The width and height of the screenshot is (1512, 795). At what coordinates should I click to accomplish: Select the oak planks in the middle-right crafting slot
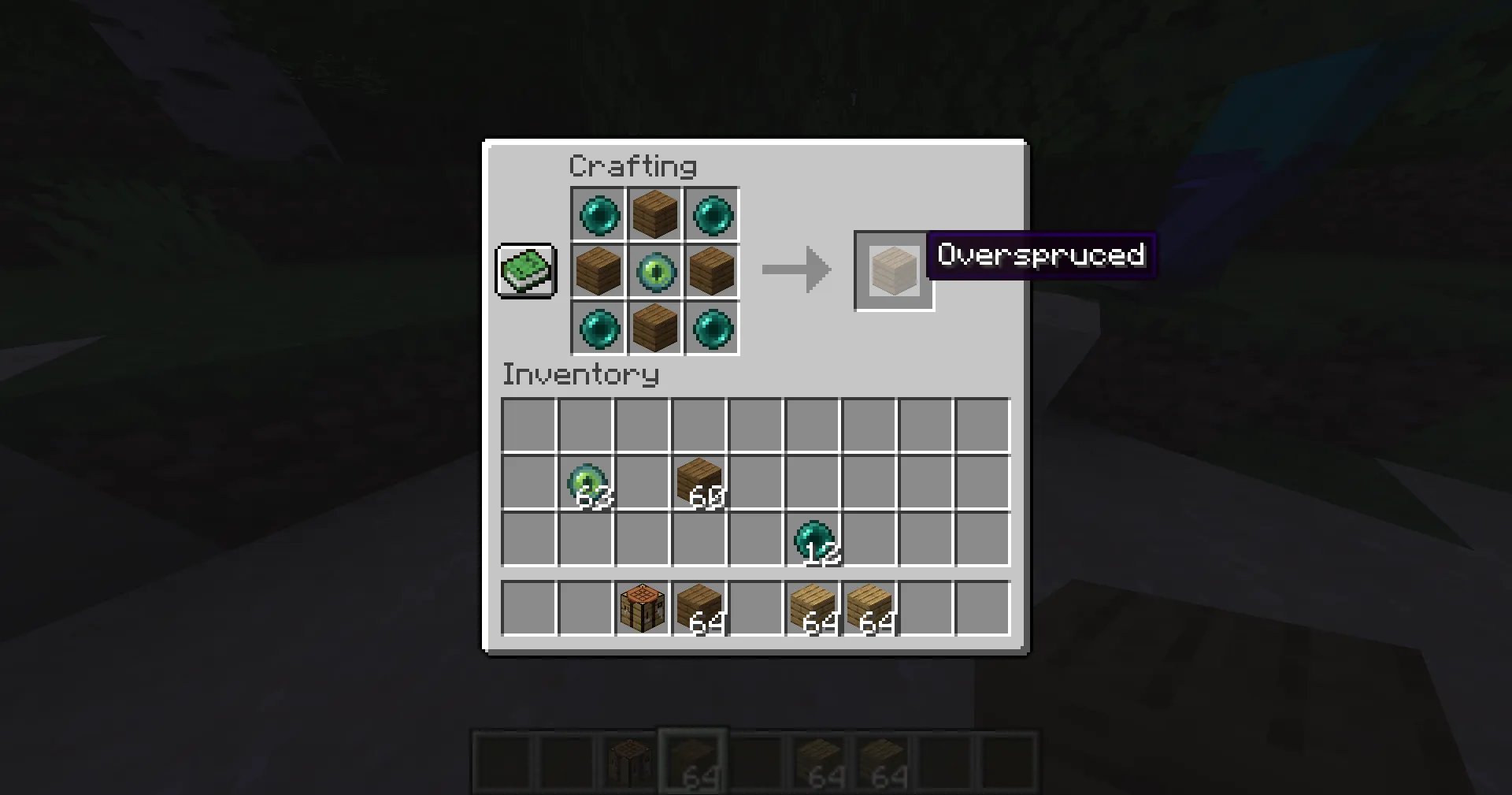[x=711, y=271]
